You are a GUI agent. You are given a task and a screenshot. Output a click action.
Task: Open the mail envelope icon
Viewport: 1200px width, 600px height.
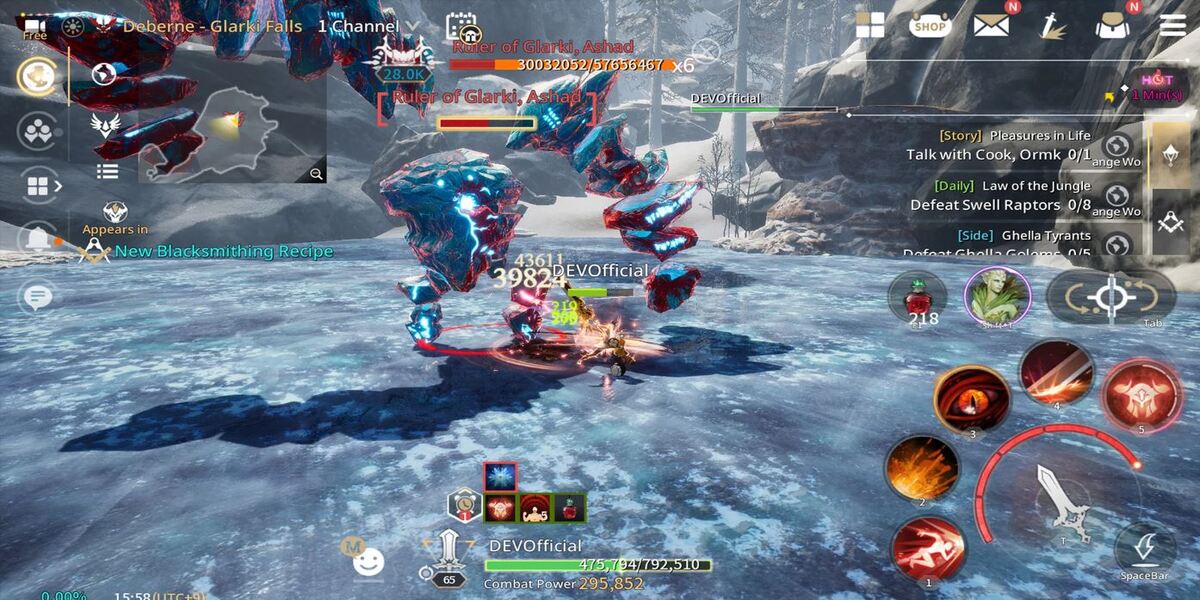point(991,25)
